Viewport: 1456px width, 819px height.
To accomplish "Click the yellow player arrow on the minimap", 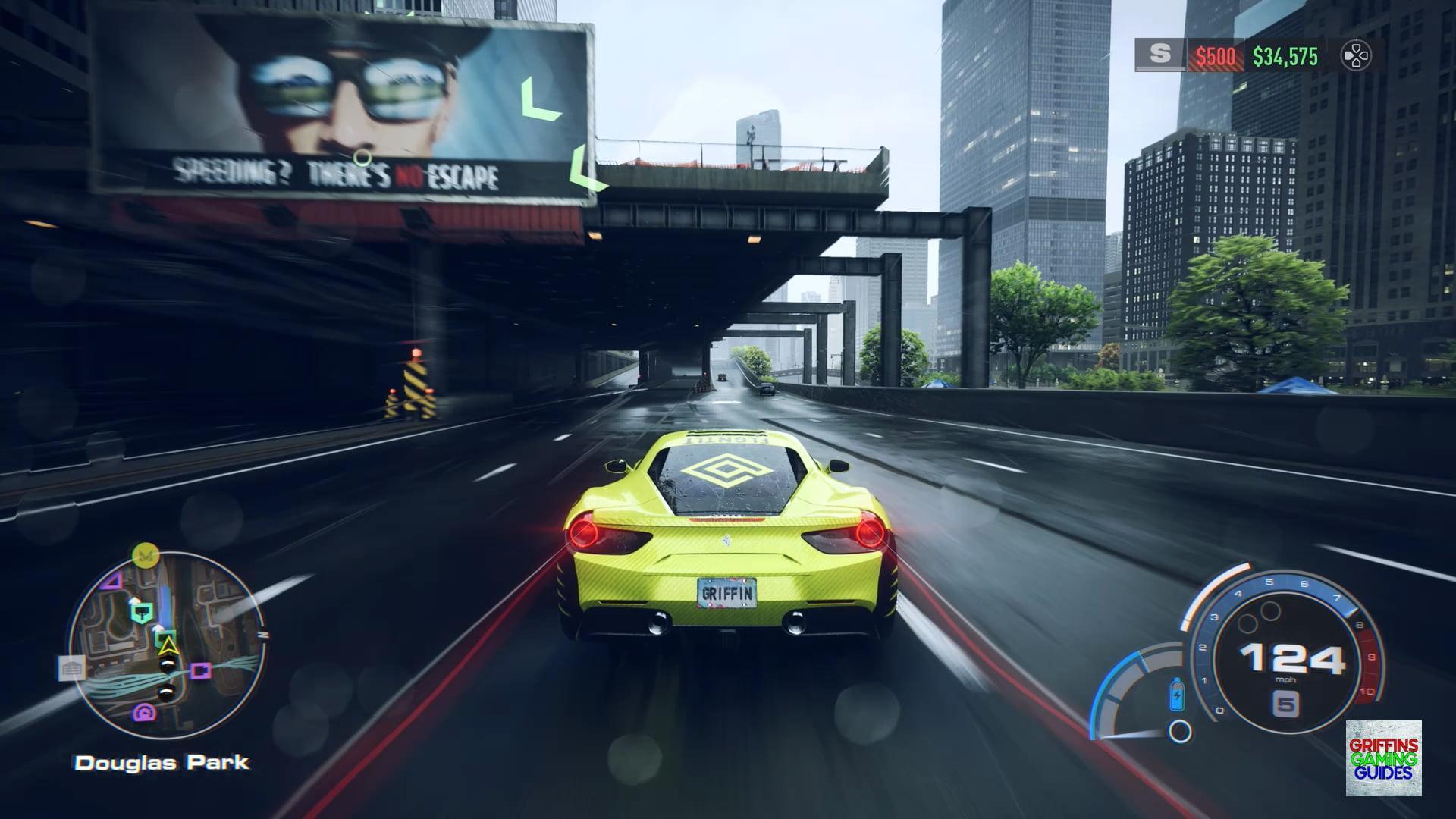I will (168, 646).
